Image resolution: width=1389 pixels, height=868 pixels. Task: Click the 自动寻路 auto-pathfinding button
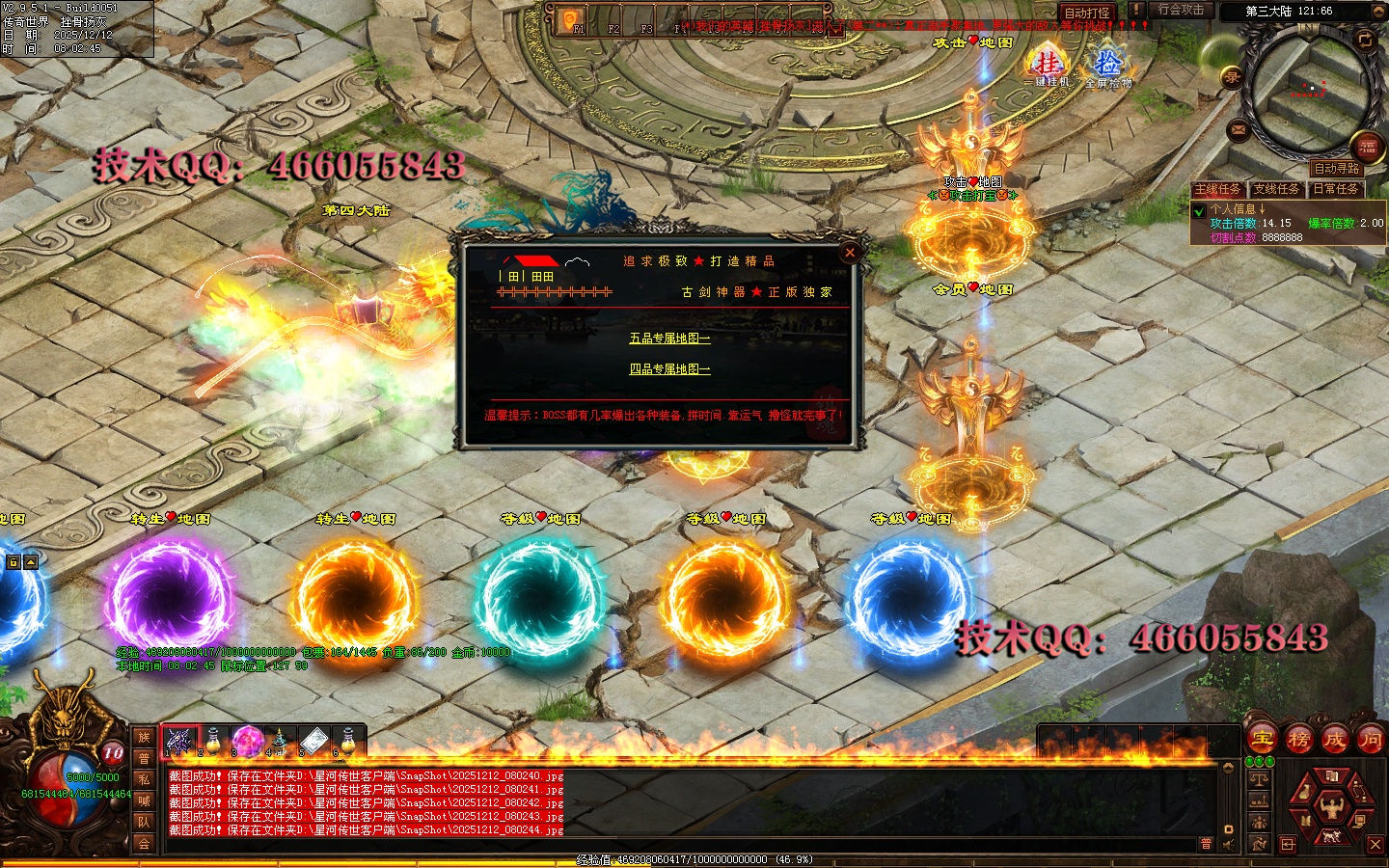click(x=1336, y=169)
